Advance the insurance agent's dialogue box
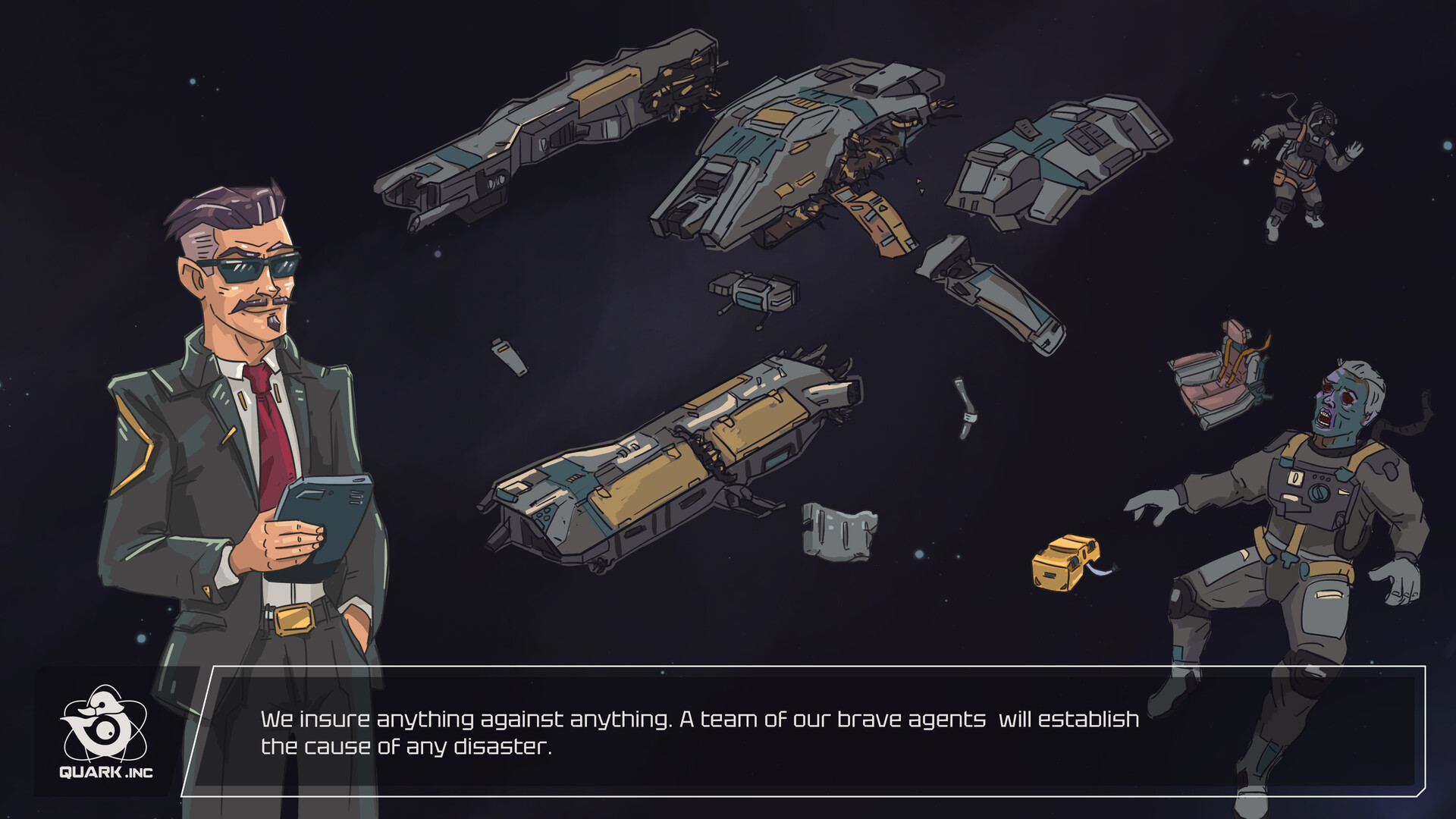Screen dimensions: 1456x819 (804, 732)
